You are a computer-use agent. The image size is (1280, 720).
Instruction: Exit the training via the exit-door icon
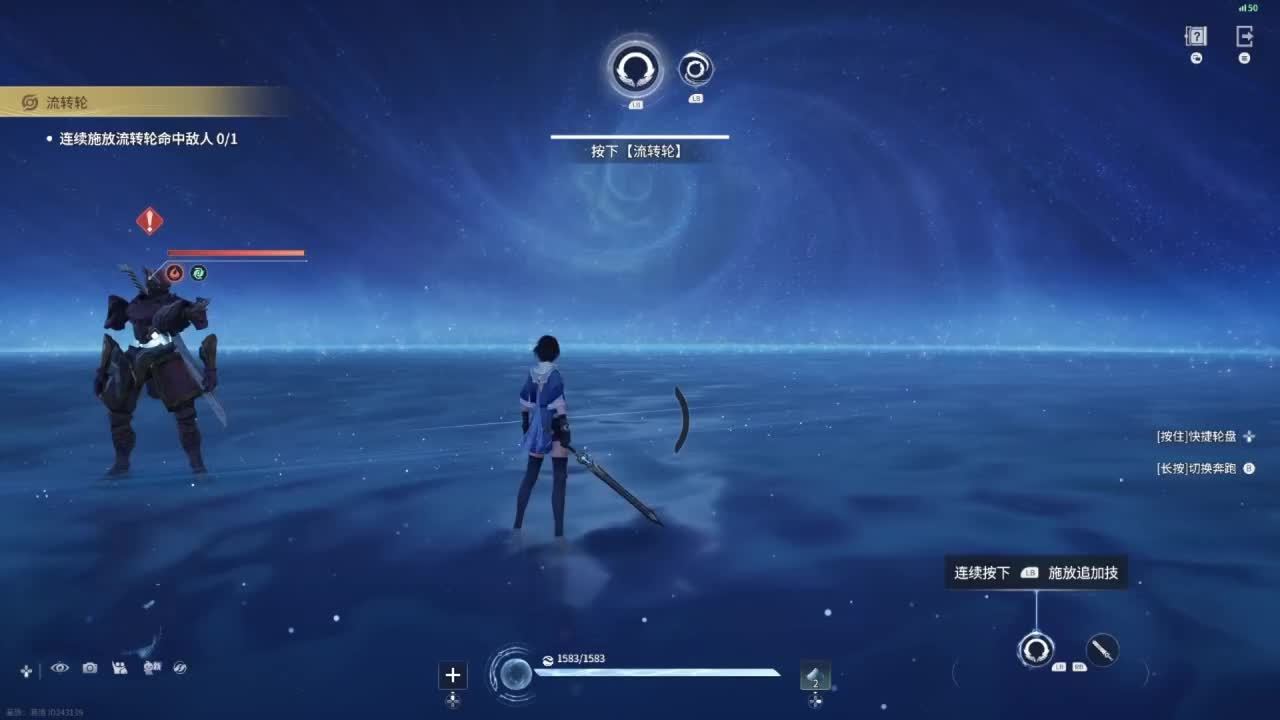coord(1244,37)
